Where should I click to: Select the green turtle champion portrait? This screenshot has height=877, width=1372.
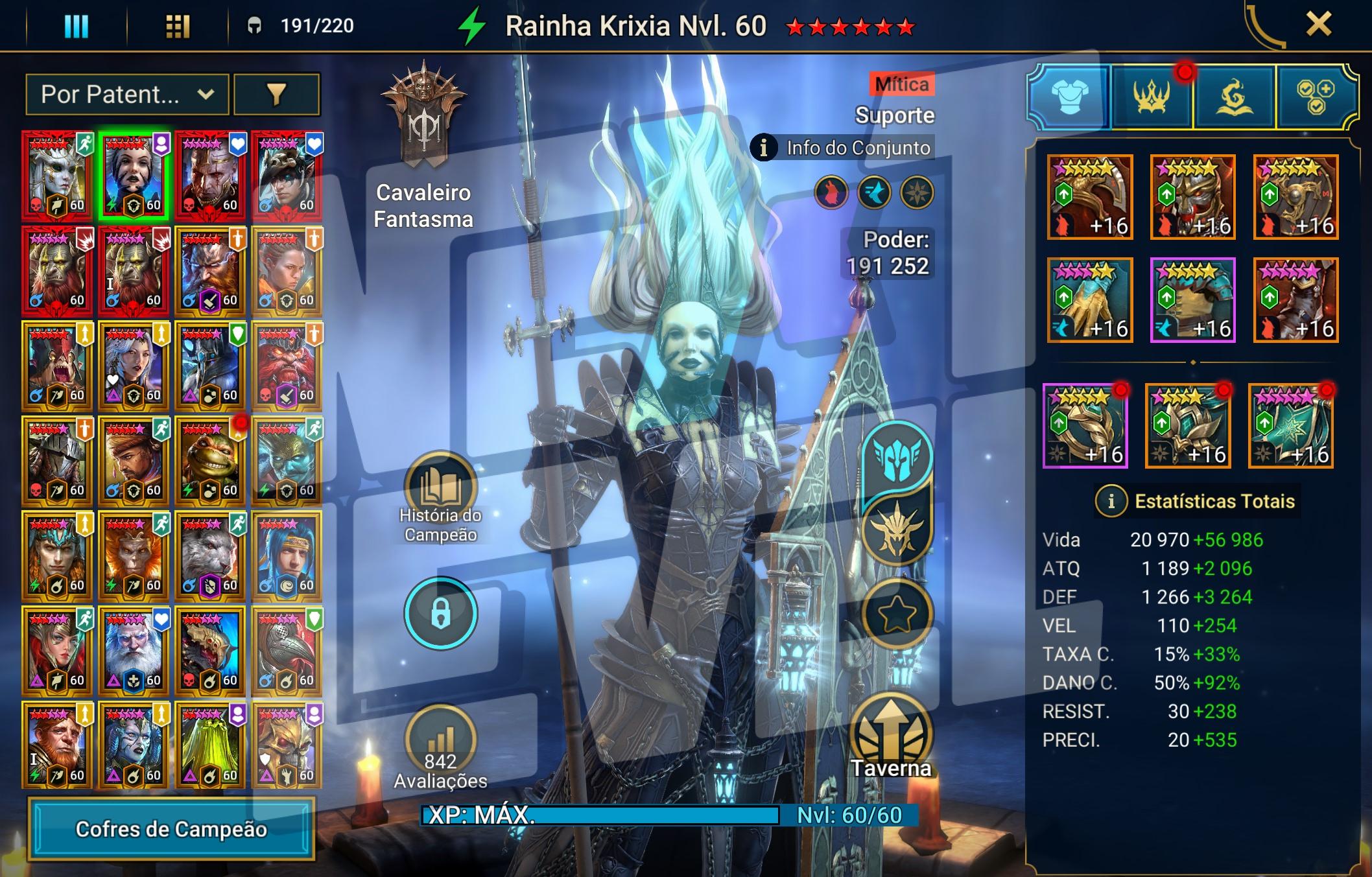pyautogui.click(x=210, y=461)
